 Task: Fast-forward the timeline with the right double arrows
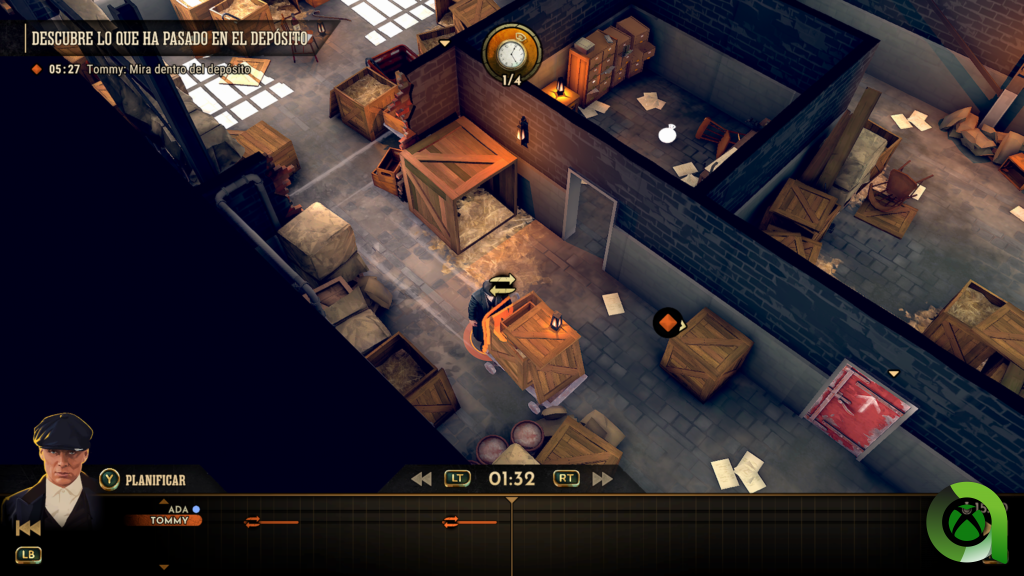[602, 479]
